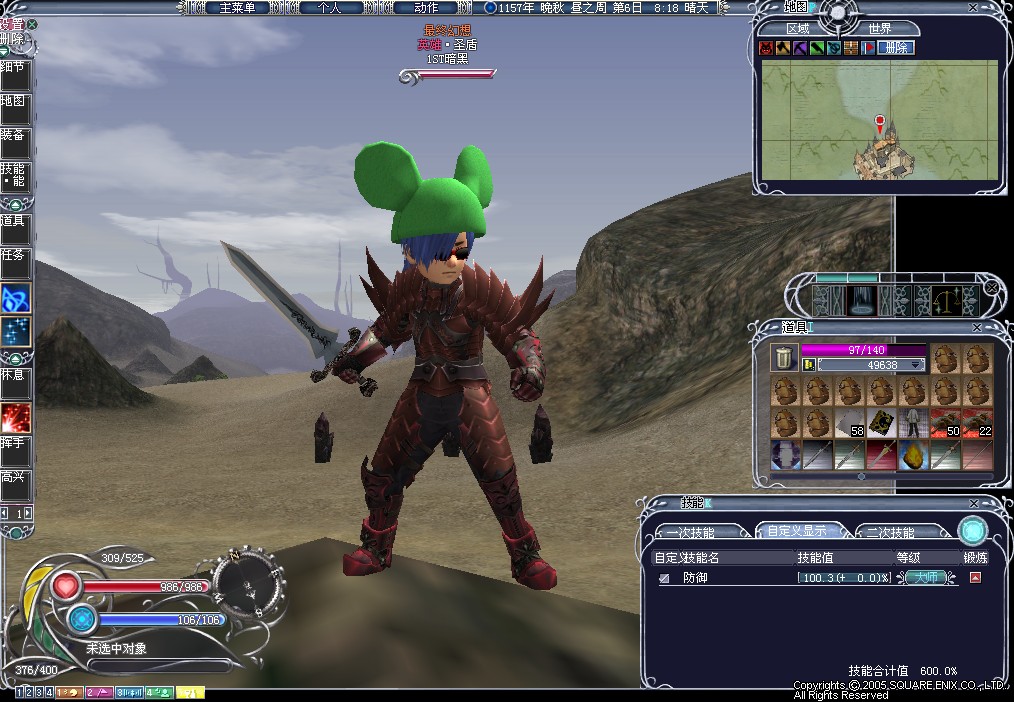
Task: Toggle the red flag map marker icon
Action: point(867,47)
